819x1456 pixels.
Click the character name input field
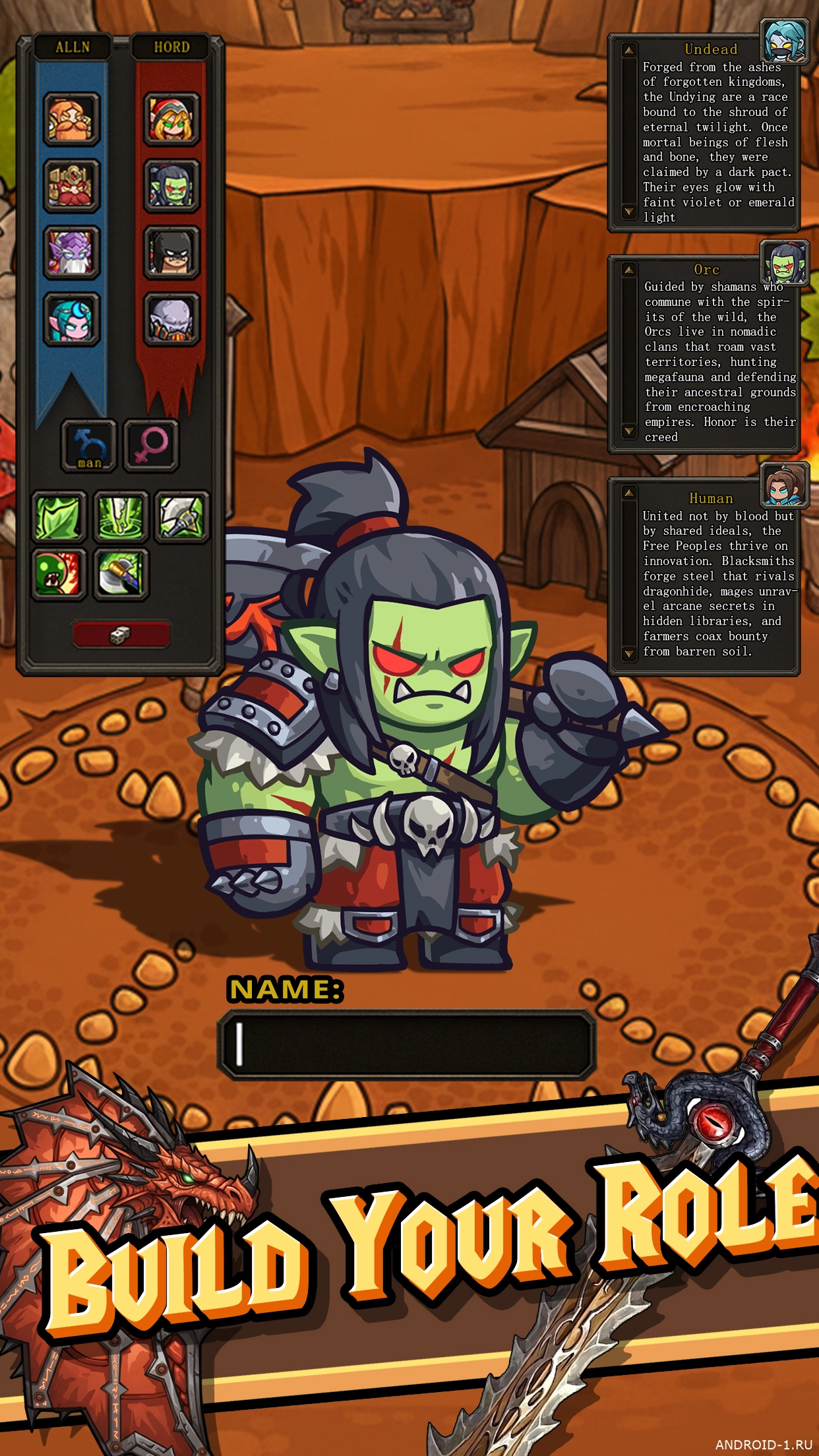[406, 1045]
